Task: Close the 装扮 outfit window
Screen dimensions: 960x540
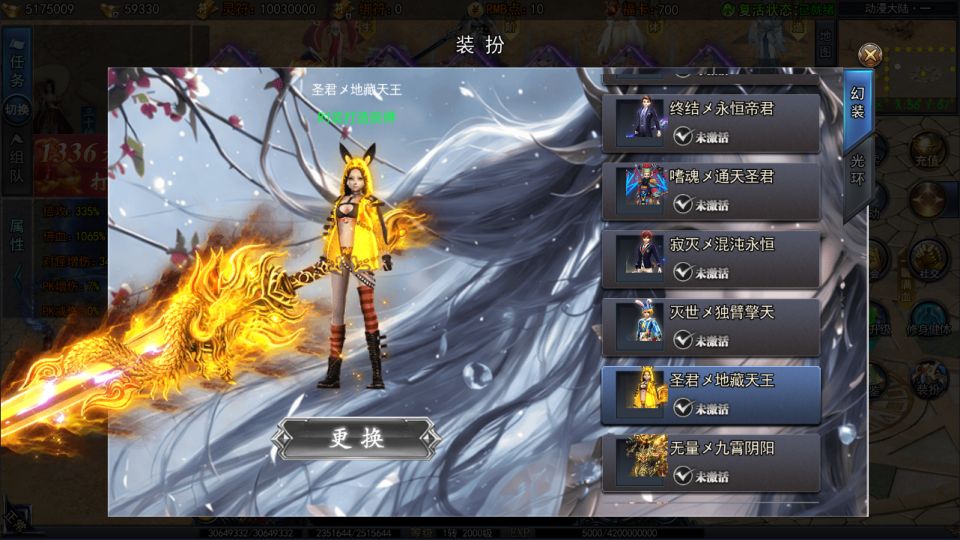Action: [871, 54]
